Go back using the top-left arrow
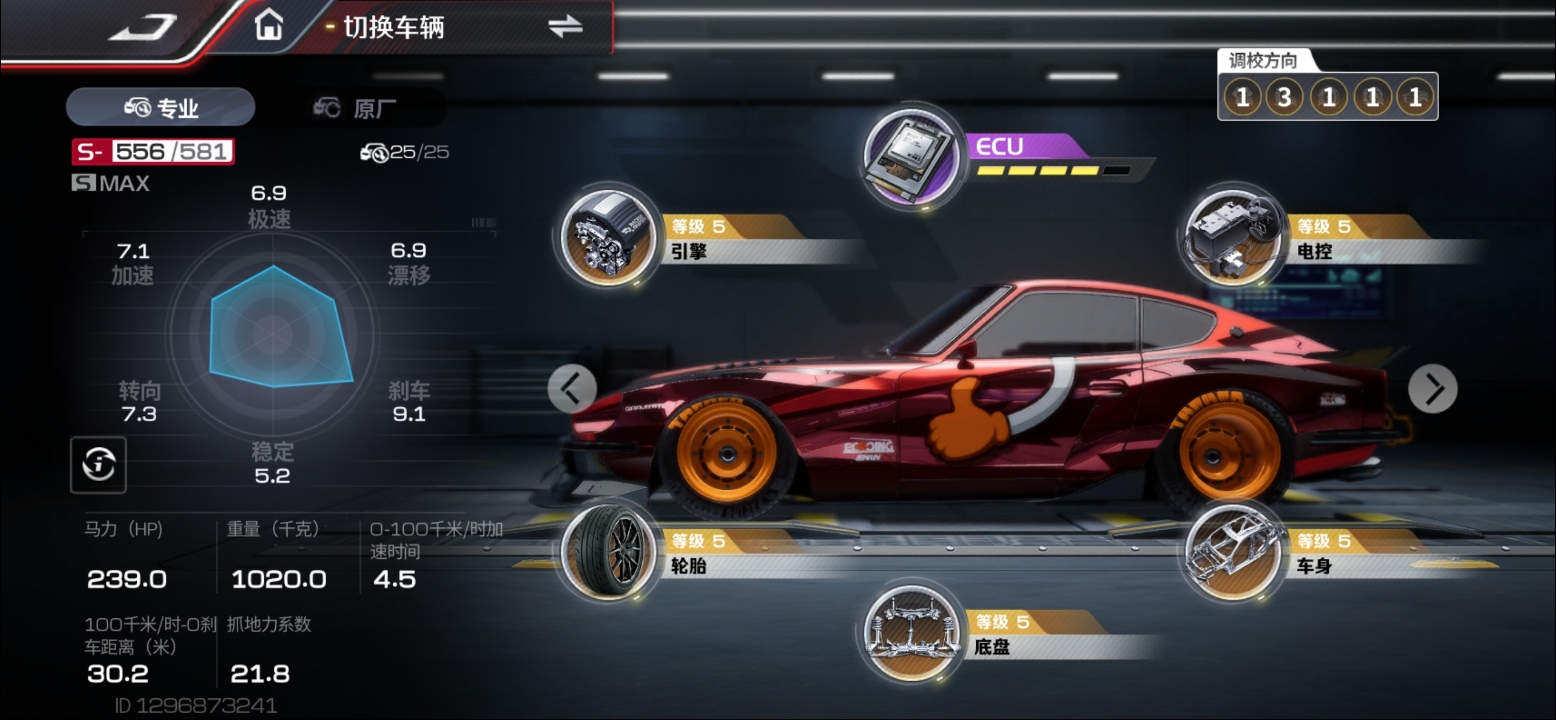This screenshot has width=1556, height=720. 143,27
